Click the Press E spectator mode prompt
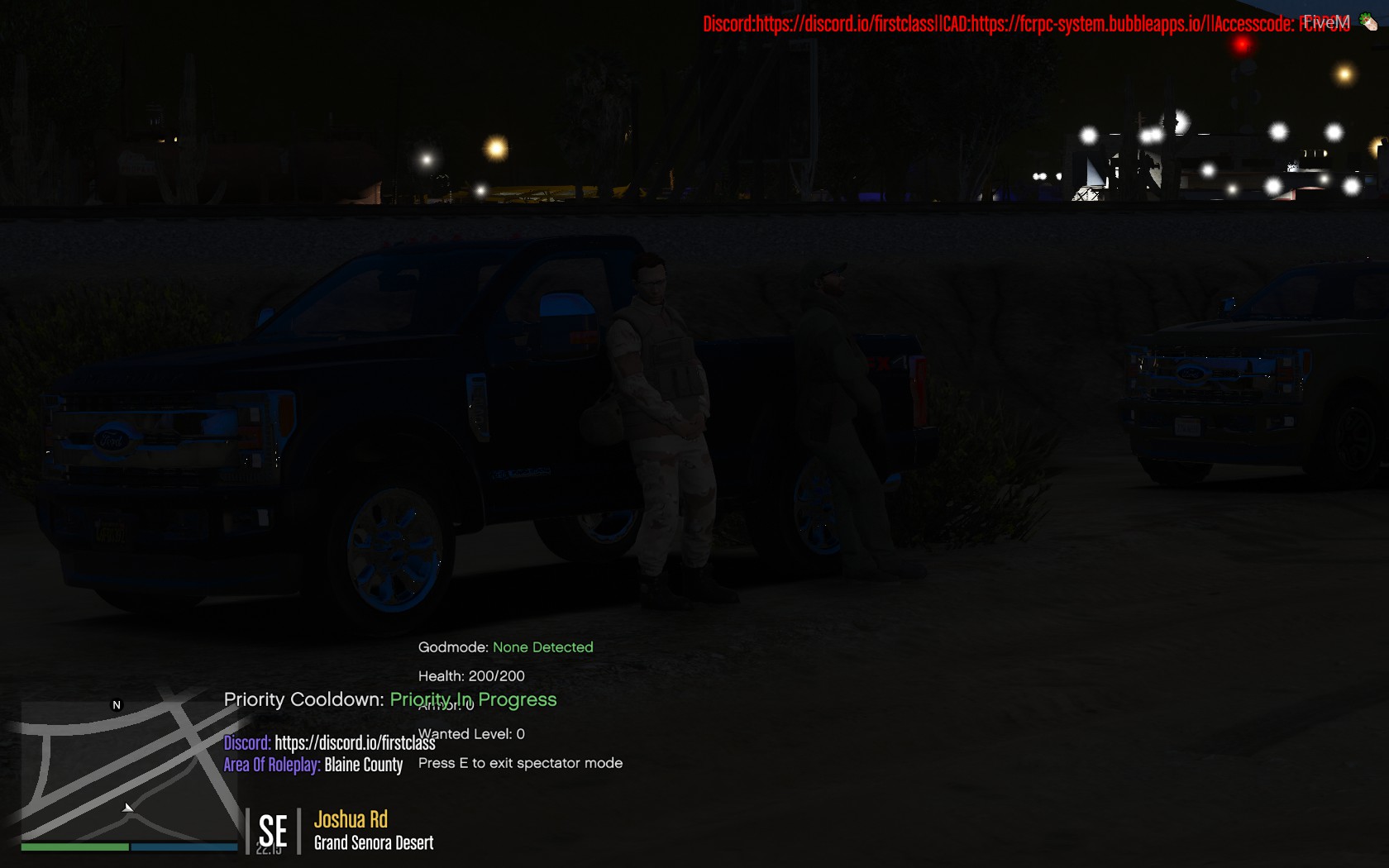This screenshot has height=868, width=1389. point(520,763)
